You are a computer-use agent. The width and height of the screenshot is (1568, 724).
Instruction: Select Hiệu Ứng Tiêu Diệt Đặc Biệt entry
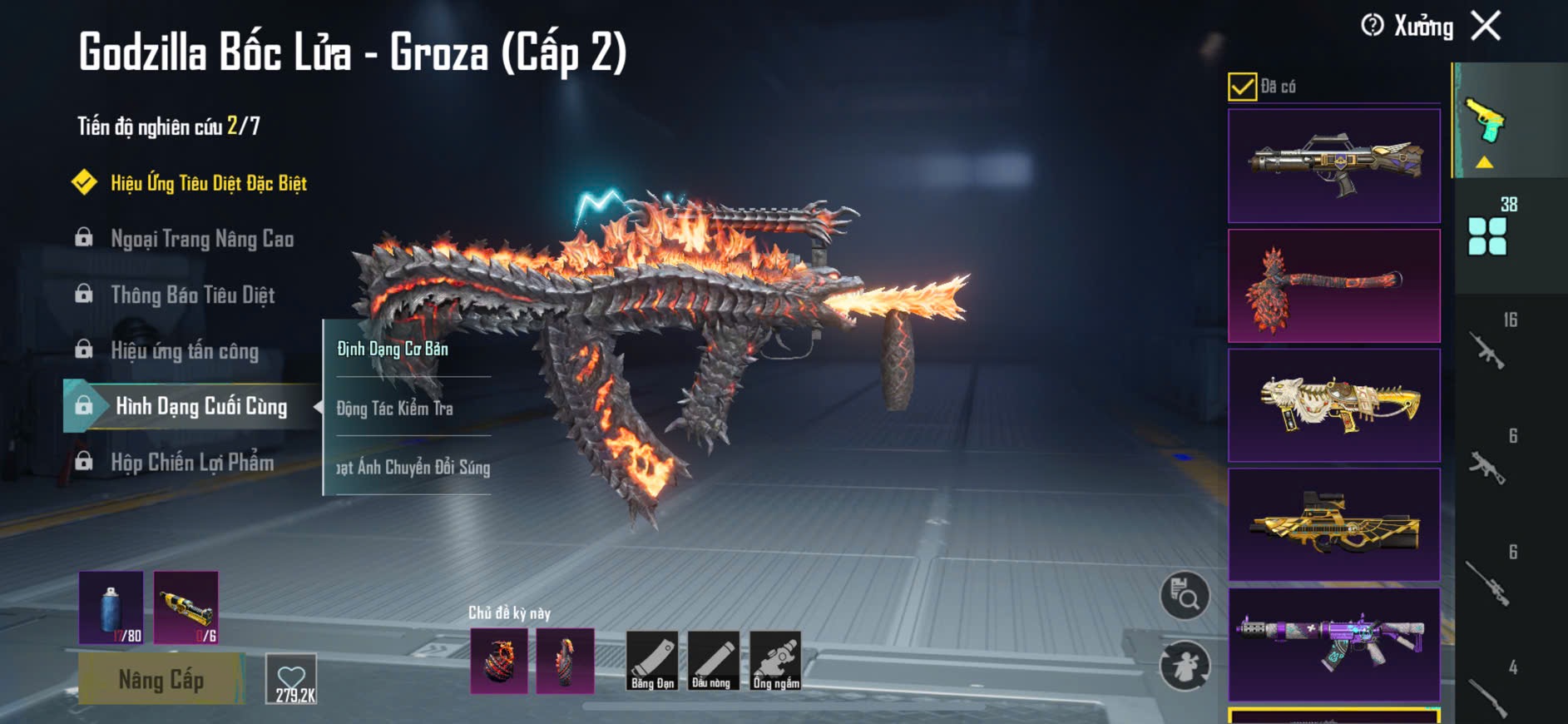[x=208, y=183]
